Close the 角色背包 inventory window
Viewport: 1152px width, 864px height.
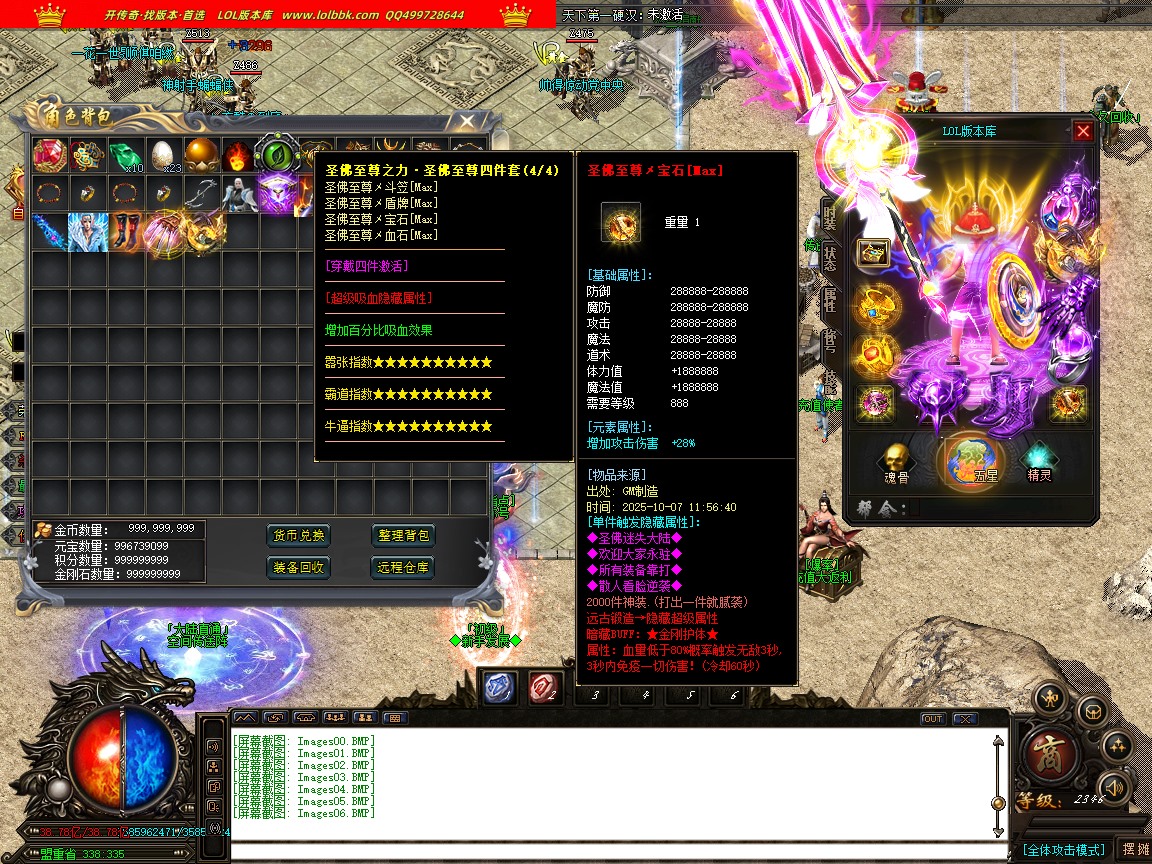click(467, 122)
